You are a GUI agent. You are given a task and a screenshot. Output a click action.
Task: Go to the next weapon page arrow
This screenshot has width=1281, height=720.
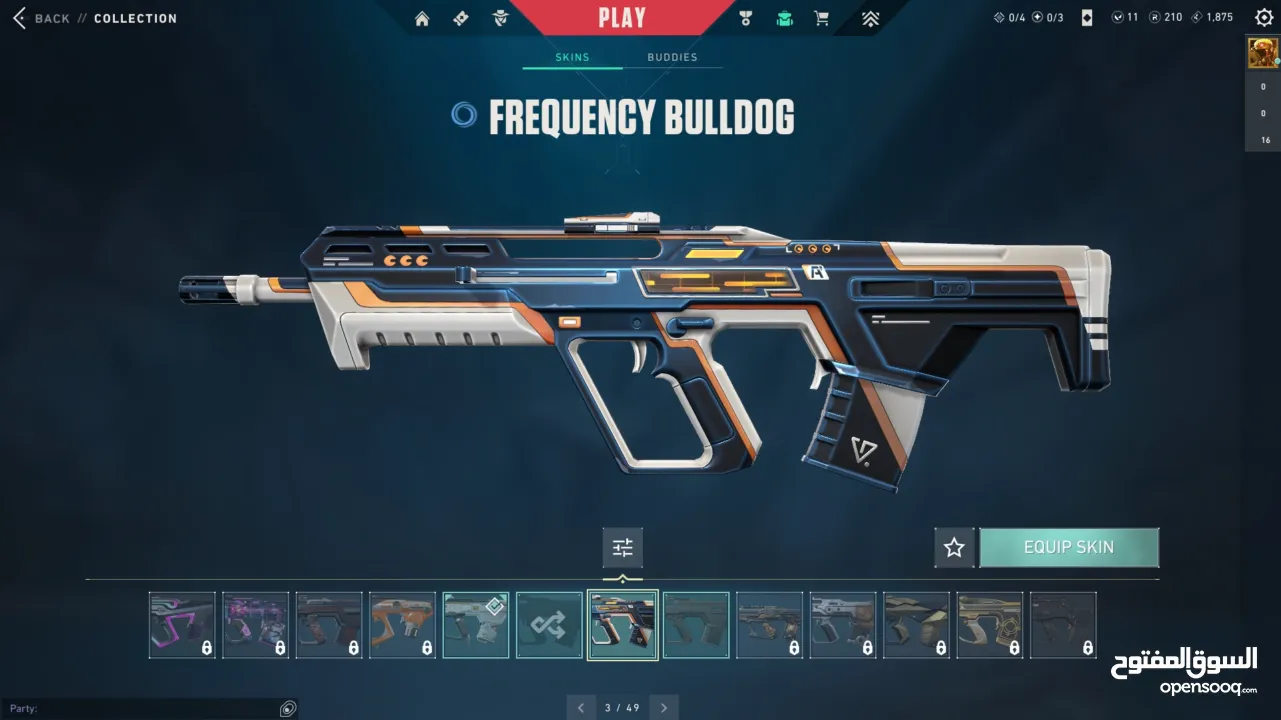[663, 708]
